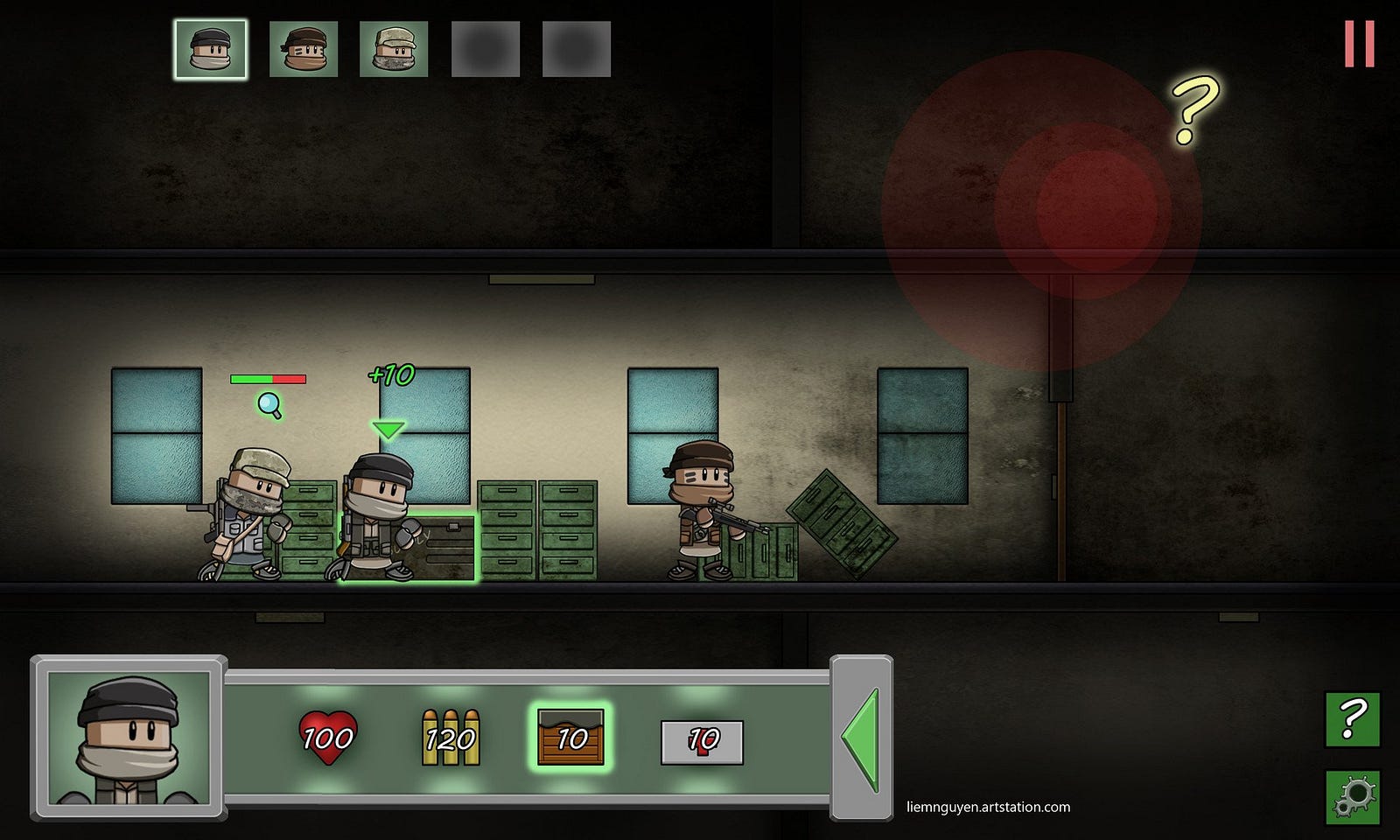Select the brown-bandana soldier portrait

[304, 50]
